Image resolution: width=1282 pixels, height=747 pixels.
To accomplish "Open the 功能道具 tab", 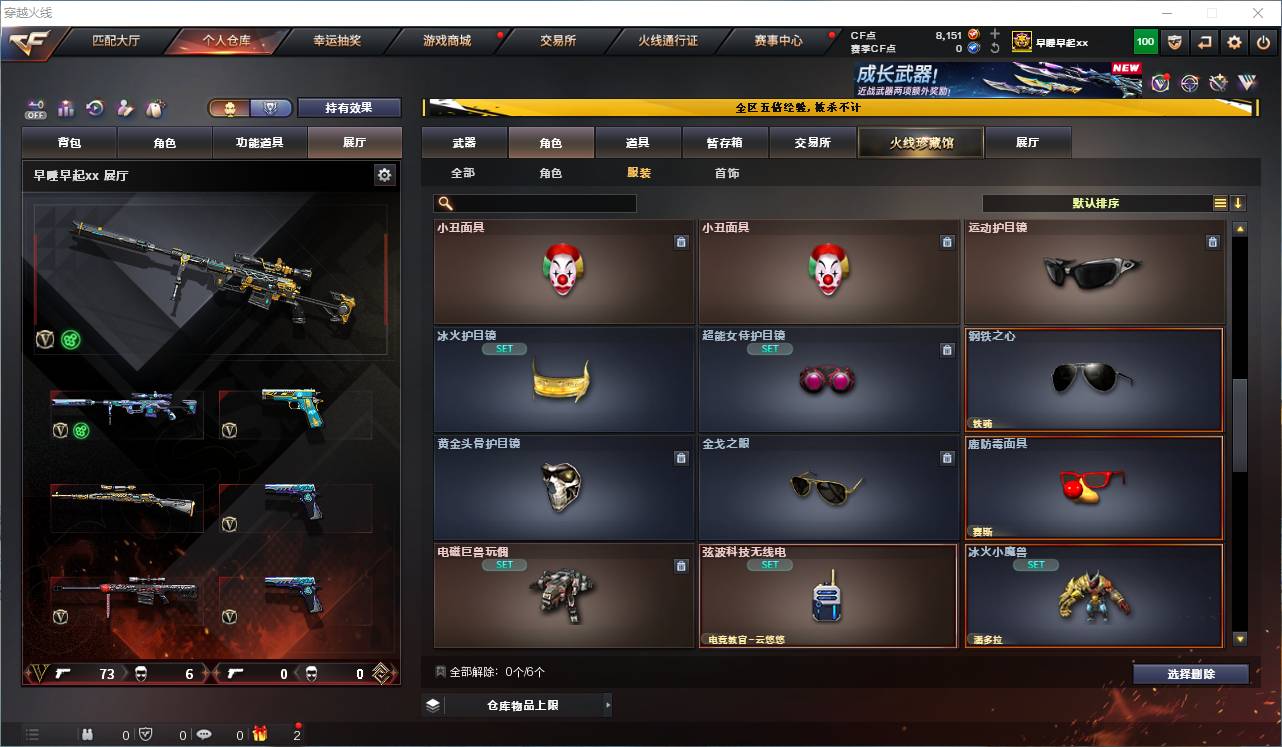I will 259,143.
